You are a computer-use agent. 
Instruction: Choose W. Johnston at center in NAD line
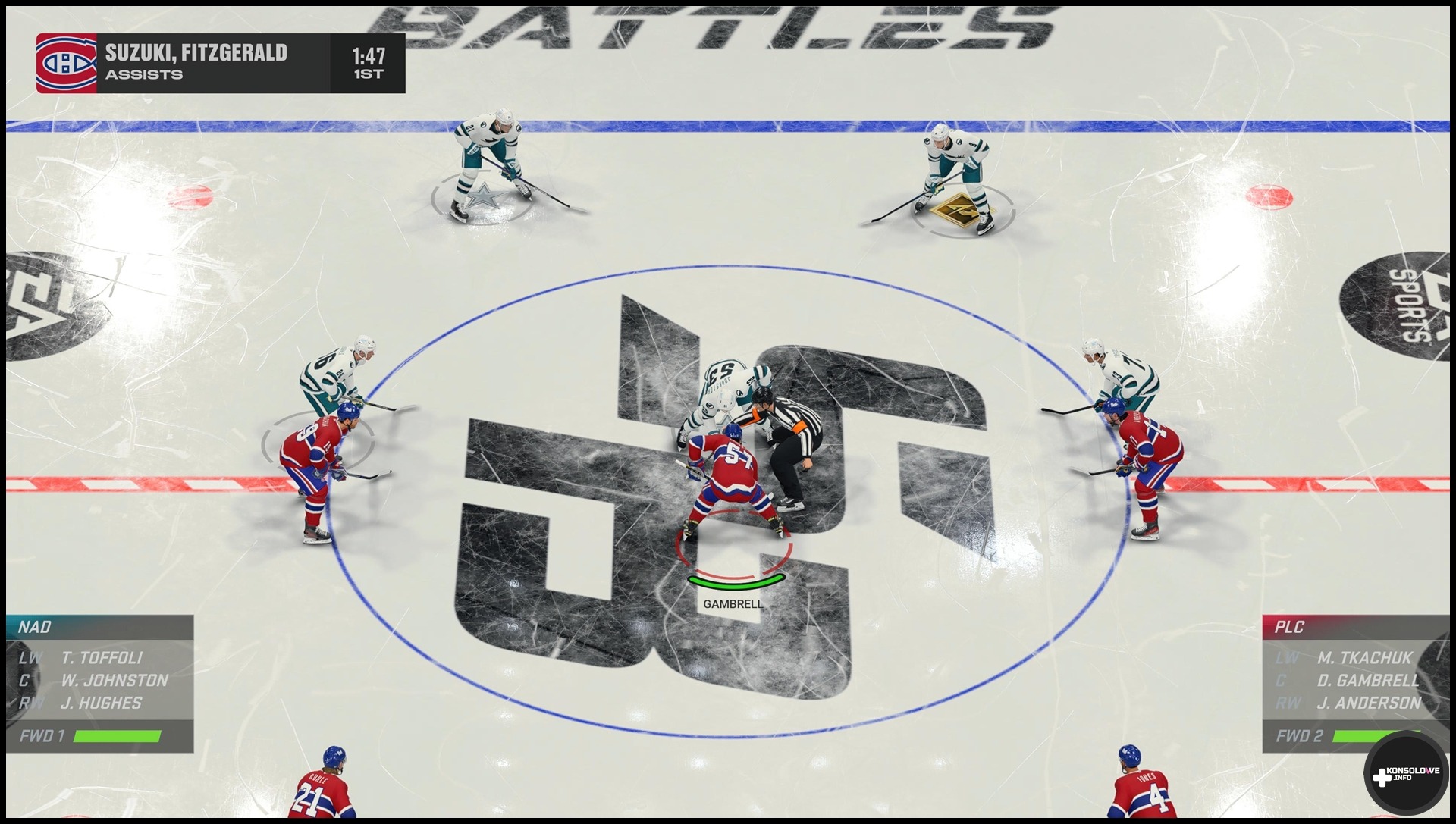(x=115, y=681)
